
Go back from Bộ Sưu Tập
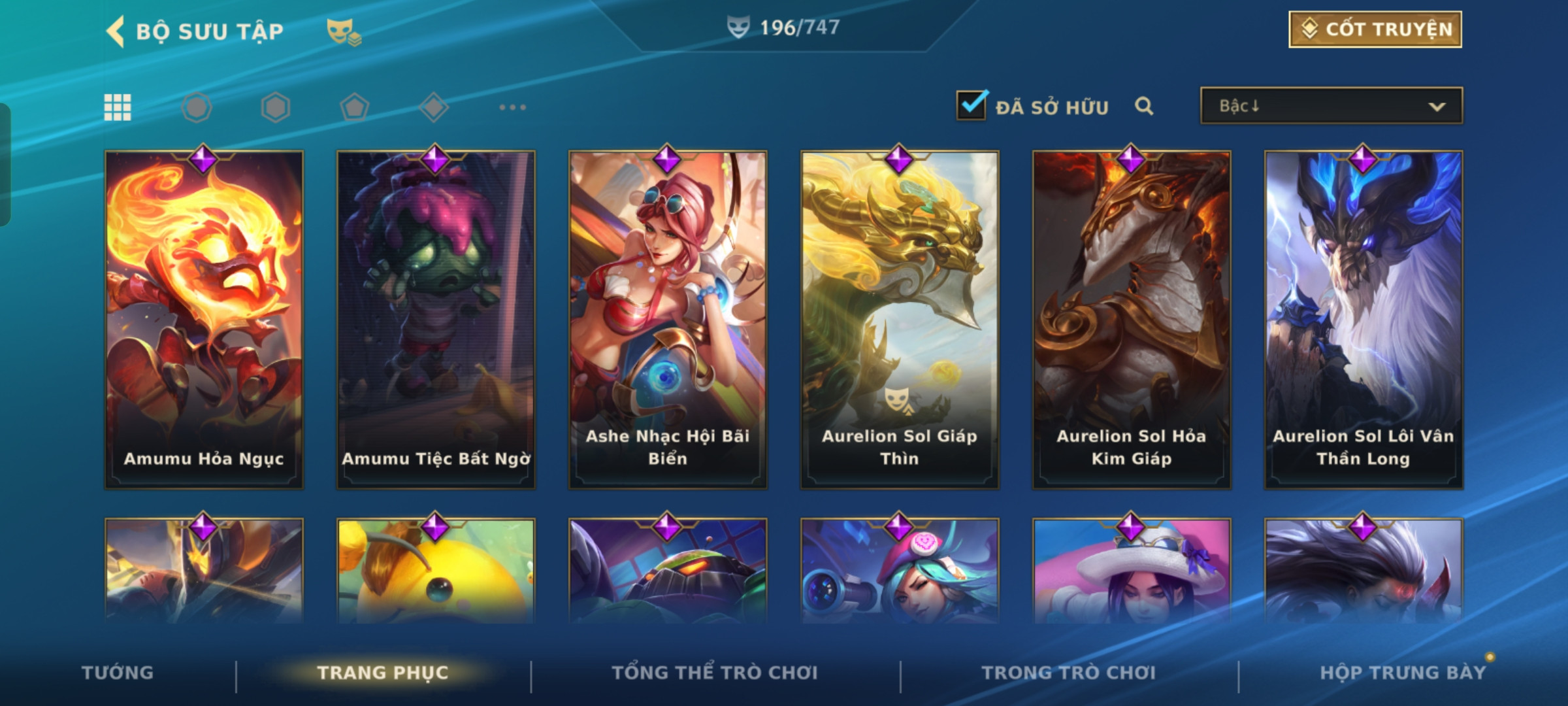click(x=116, y=31)
